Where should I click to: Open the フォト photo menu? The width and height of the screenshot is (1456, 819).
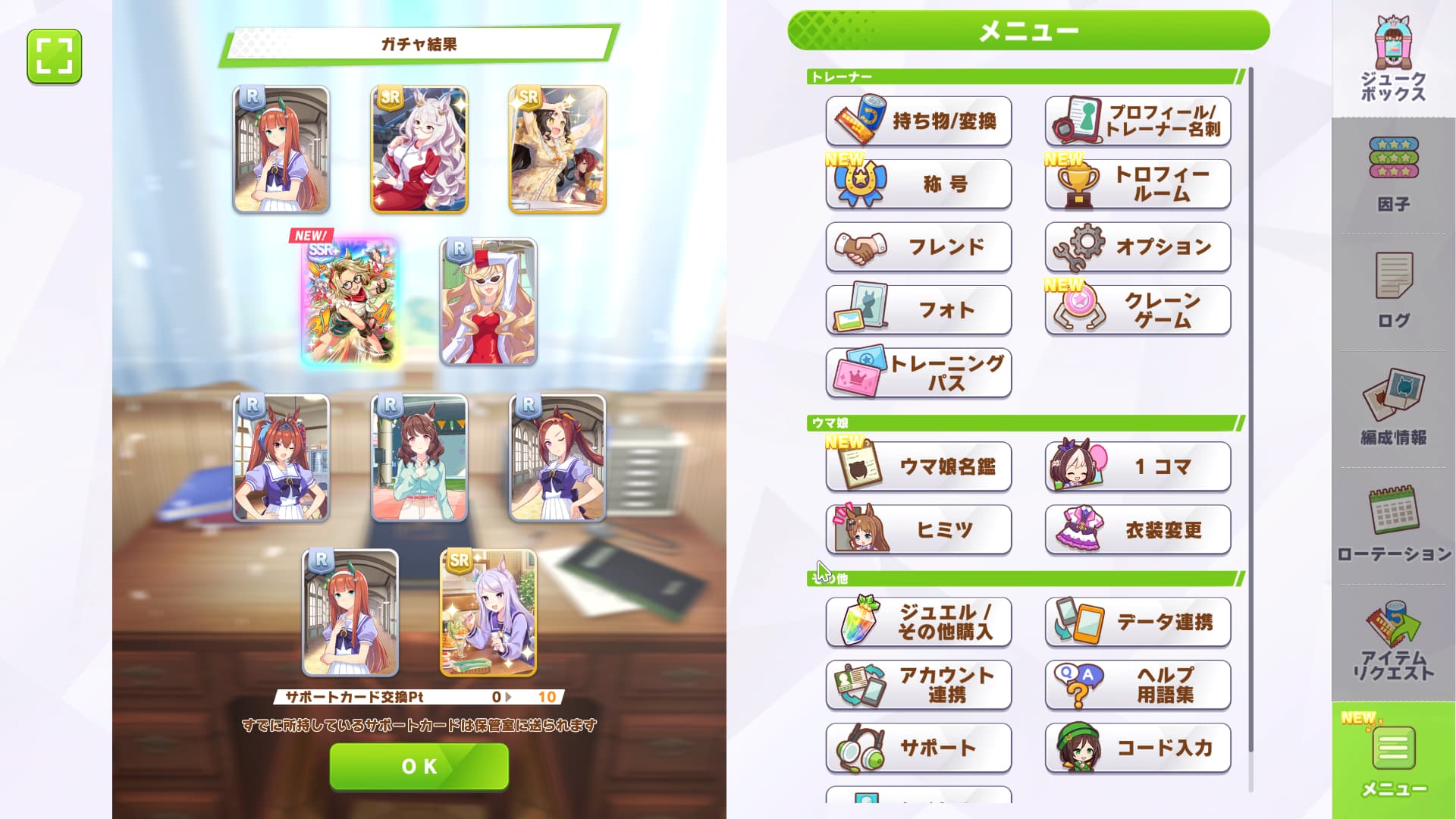pos(918,310)
